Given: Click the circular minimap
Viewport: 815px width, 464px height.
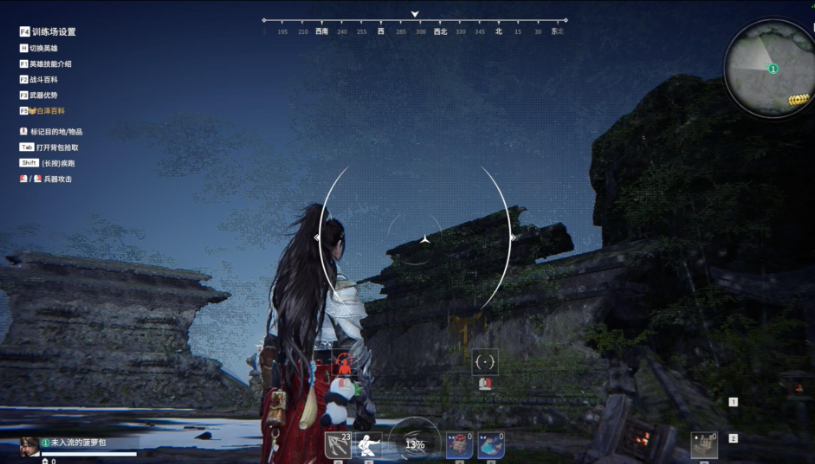Looking at the screenshot, I should coord(771,68).
